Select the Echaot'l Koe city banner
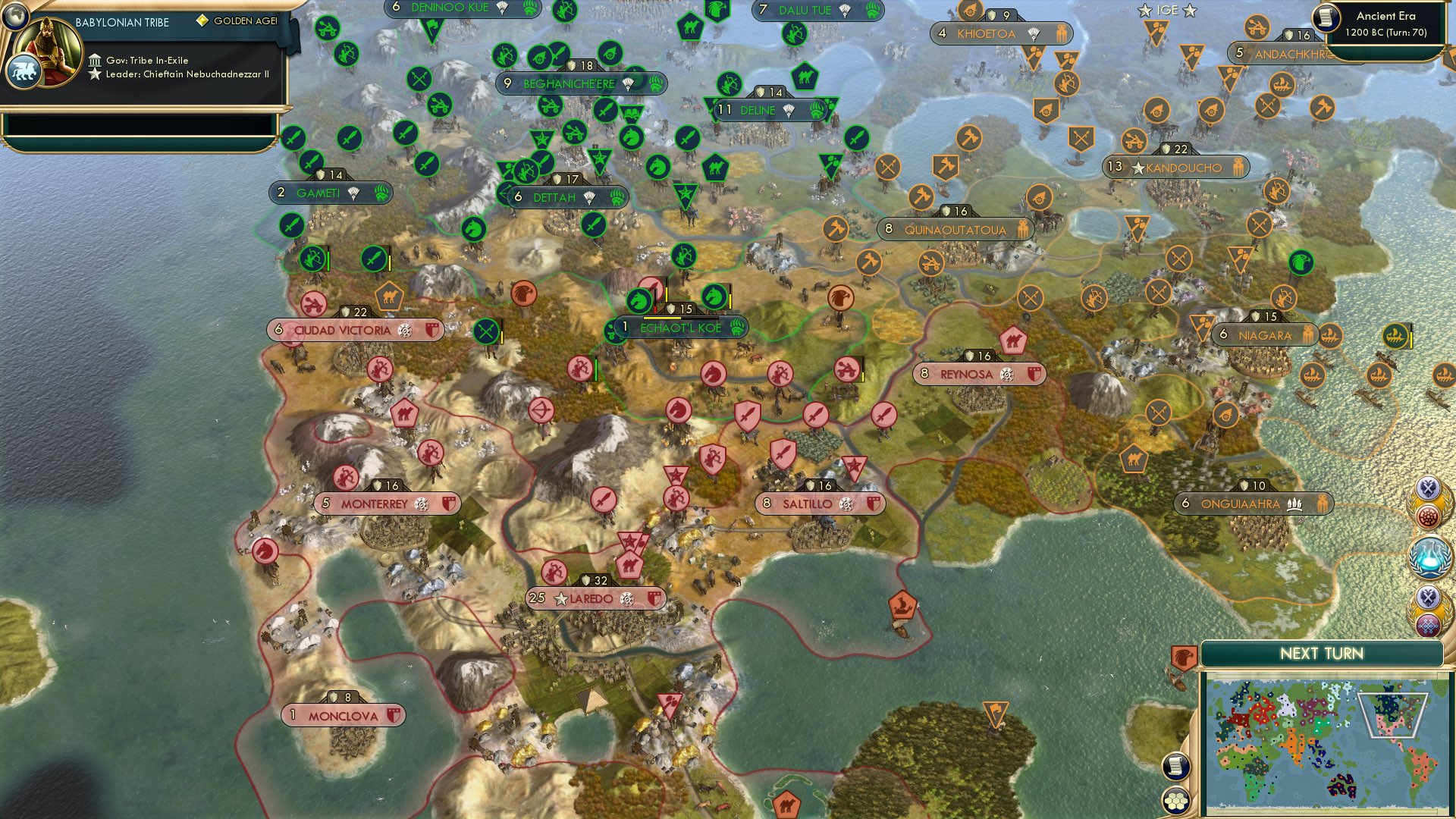The height and width of the screenshot is (819, 1456). click(675, 328)
